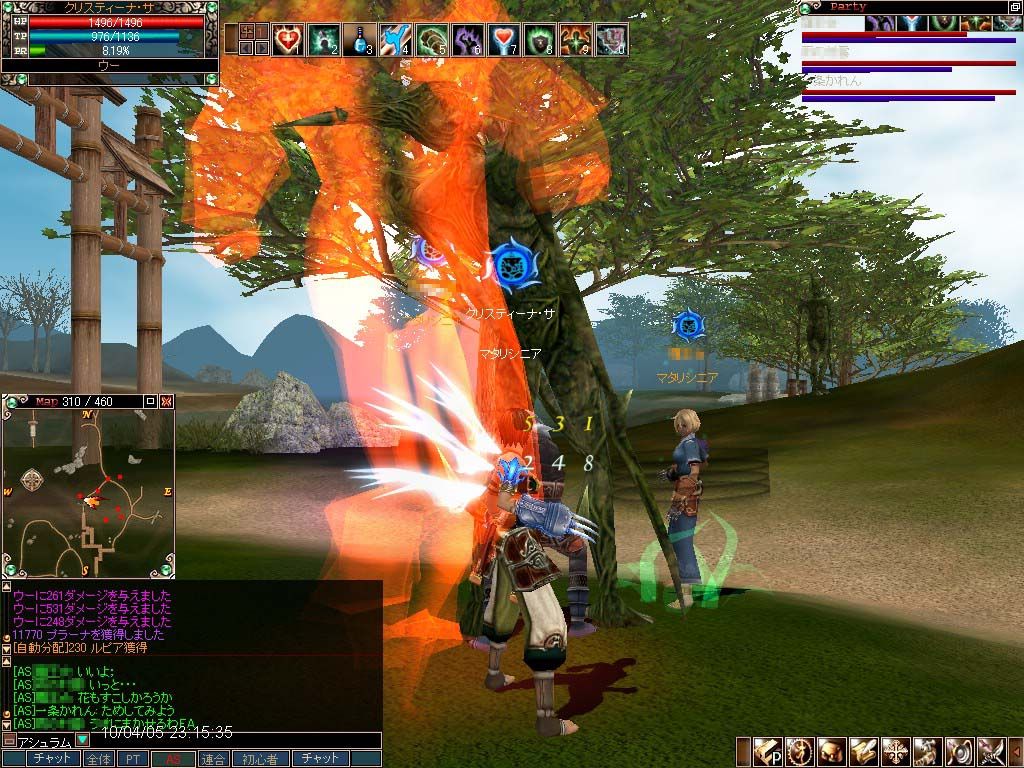Click the Party panel window button
The height and width of the screenshot is (768, 1024).
[1014, 7]
